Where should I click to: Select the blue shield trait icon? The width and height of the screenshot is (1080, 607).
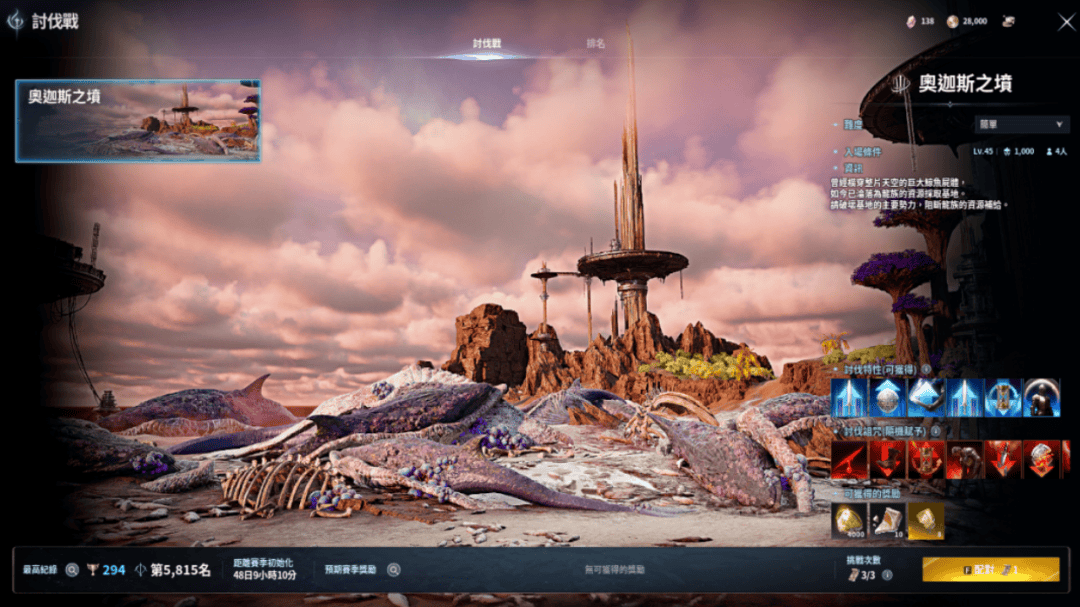pyautogui.click(x=888, y=398)
